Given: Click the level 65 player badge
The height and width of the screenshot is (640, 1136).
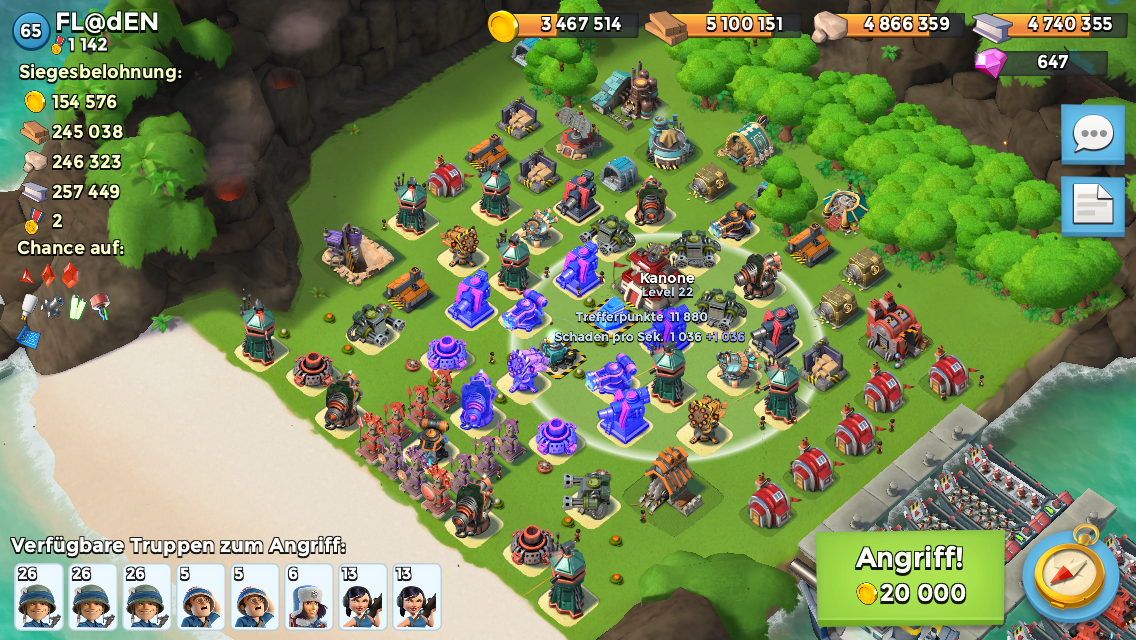Looking at the screenshot, I should coord(31,31).
